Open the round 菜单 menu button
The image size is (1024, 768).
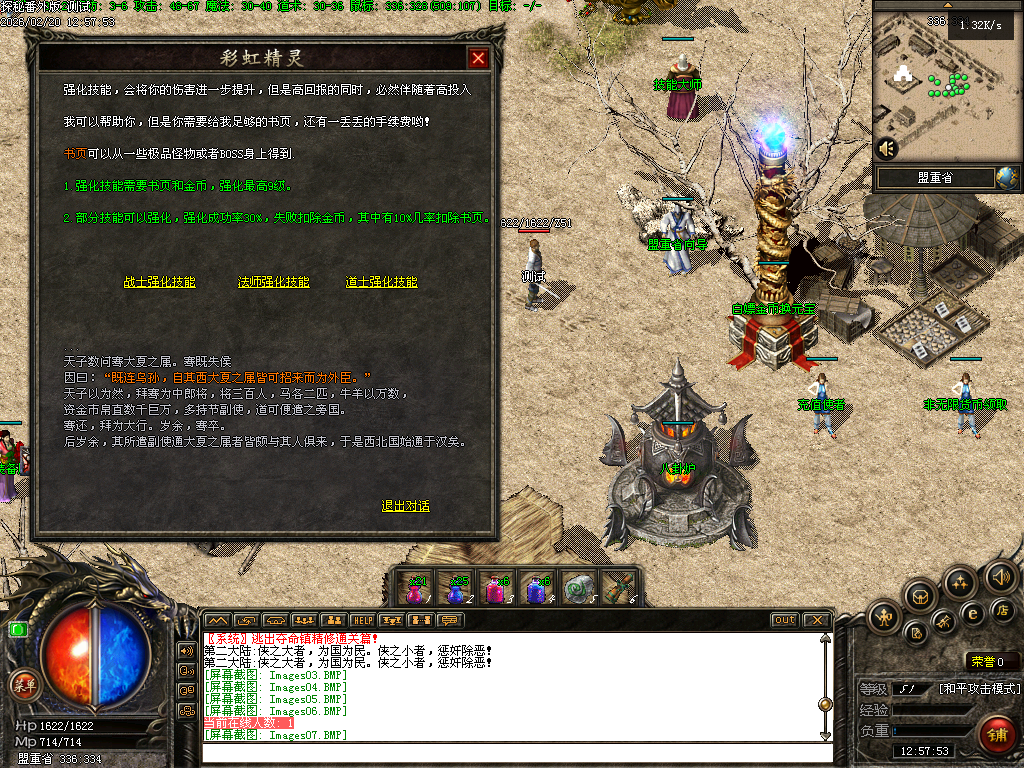click(x=22, y=685)
